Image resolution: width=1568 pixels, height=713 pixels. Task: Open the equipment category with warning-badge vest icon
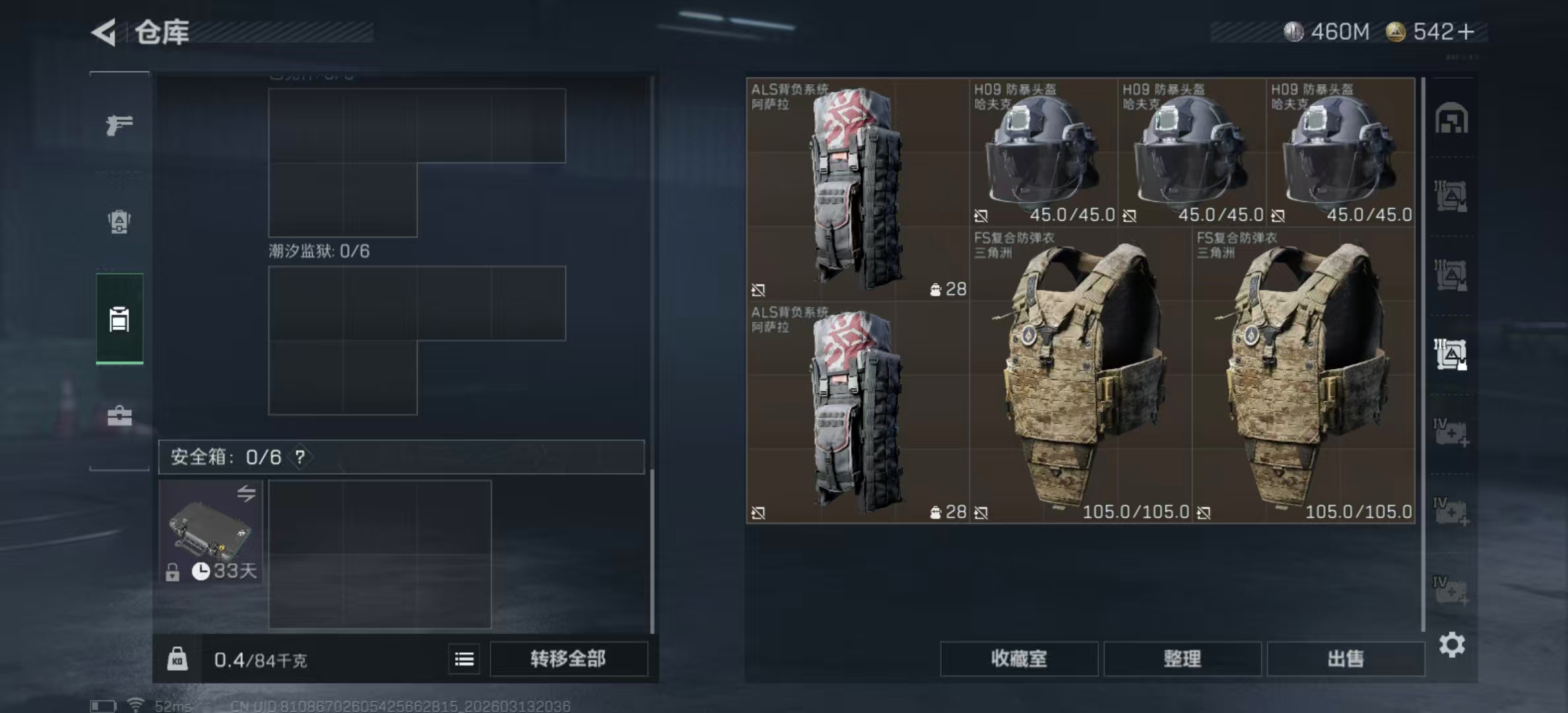pos(119,221)
